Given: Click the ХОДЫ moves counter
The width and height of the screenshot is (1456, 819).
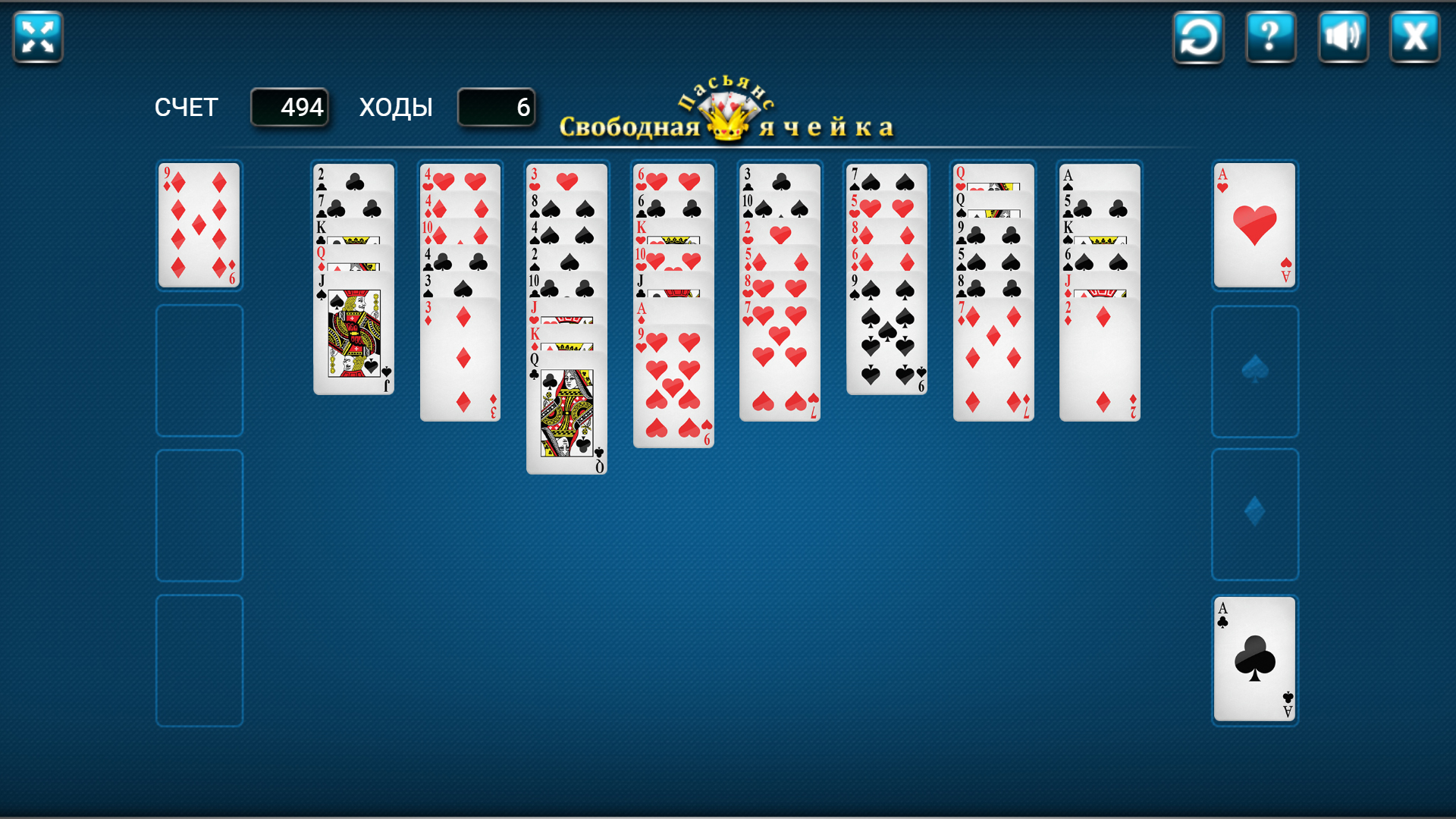Looking at the screenshot, I should pyautogui.click(x=496, y=107).
